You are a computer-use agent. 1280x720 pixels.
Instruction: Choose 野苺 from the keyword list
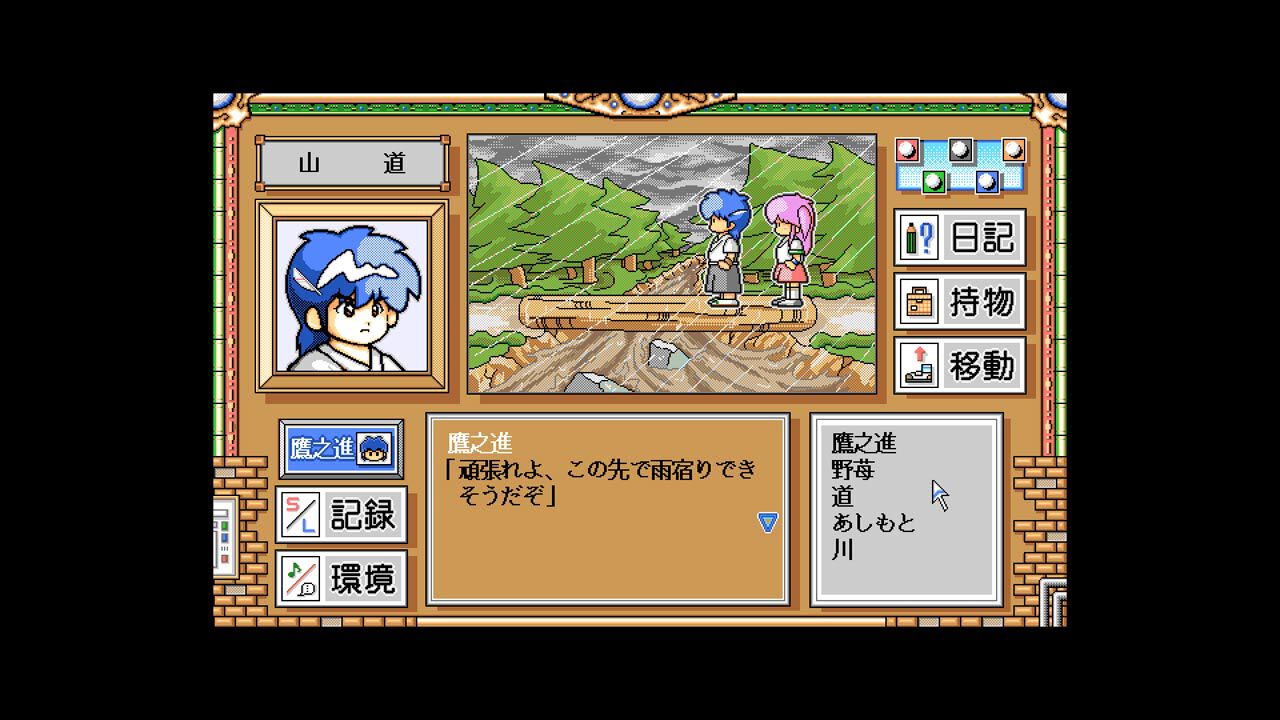coord(855,469)
